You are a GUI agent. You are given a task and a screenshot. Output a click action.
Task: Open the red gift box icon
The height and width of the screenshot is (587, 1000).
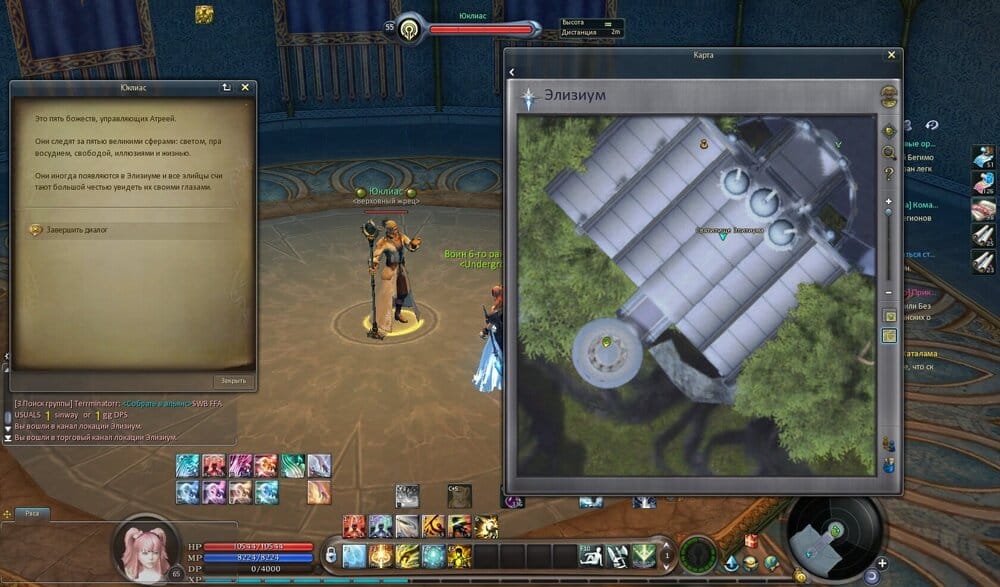click(x=751, y=541)
